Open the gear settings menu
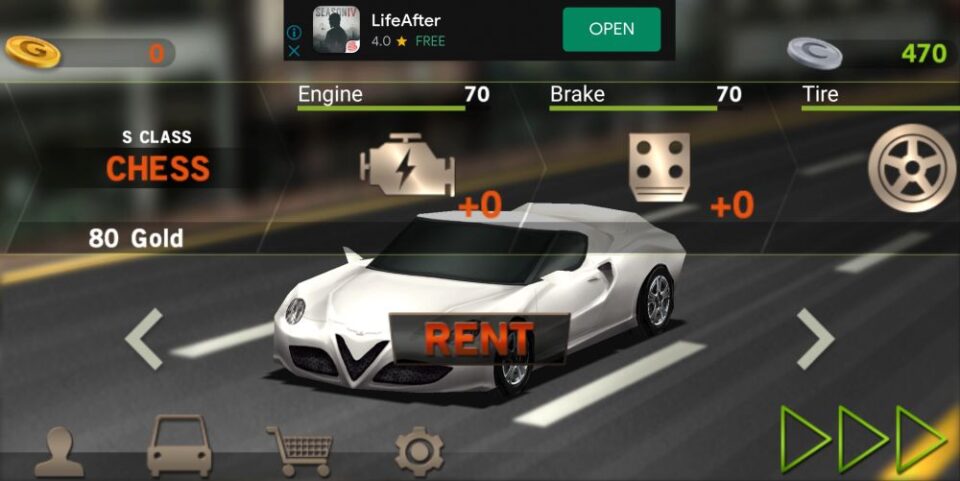 click(x=419, y=451)
